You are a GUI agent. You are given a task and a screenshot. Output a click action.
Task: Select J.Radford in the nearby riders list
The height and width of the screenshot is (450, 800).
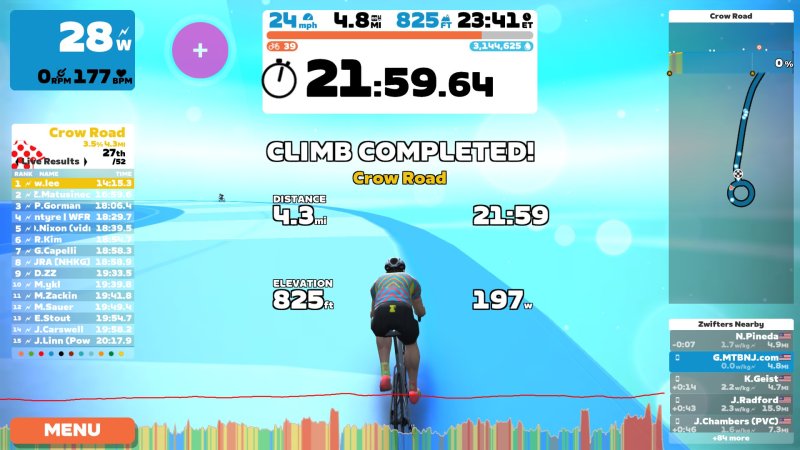730,403
